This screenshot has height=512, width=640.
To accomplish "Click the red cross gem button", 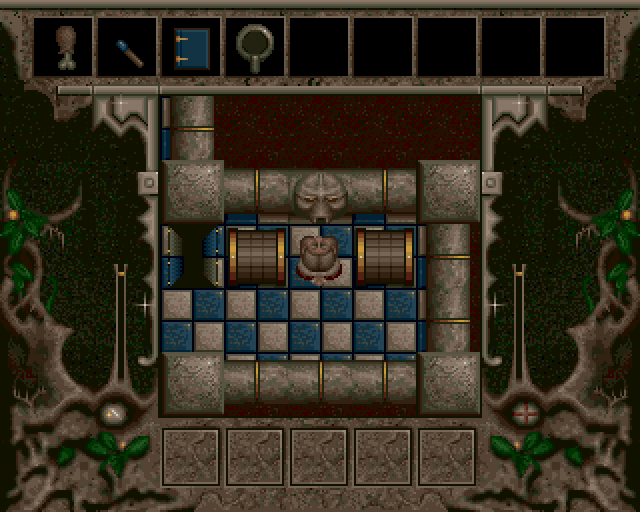I will point(524,412).
